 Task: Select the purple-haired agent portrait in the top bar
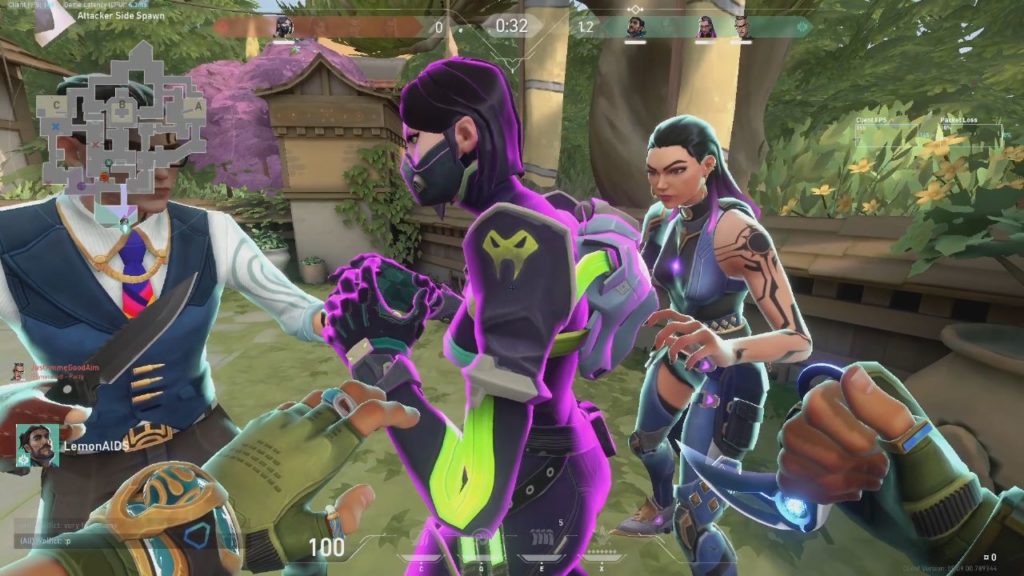pyautogui.click(x=705, y=27)
